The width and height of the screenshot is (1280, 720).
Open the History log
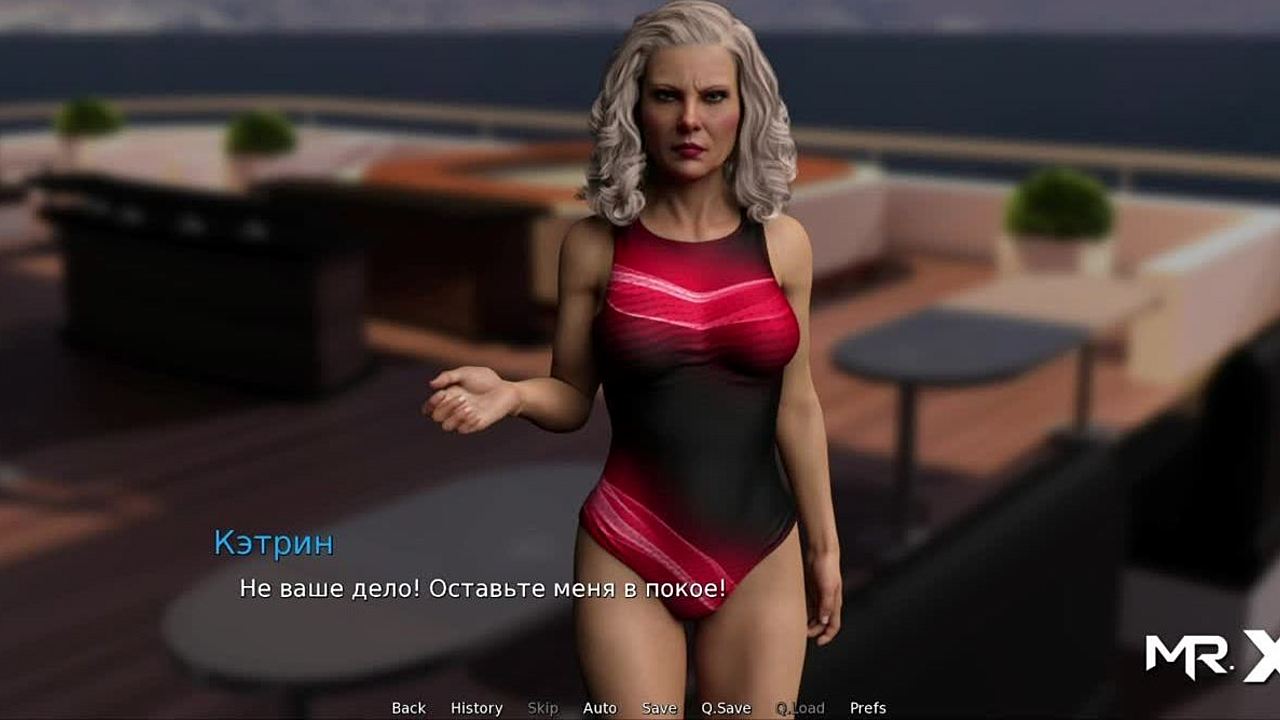click(x=476, y=708)
